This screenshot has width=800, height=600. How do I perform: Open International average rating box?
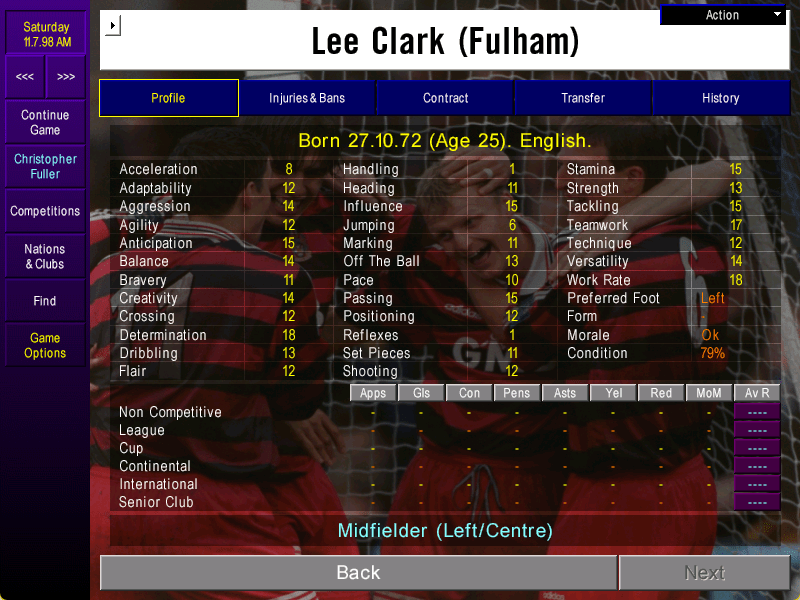[757, 484]
